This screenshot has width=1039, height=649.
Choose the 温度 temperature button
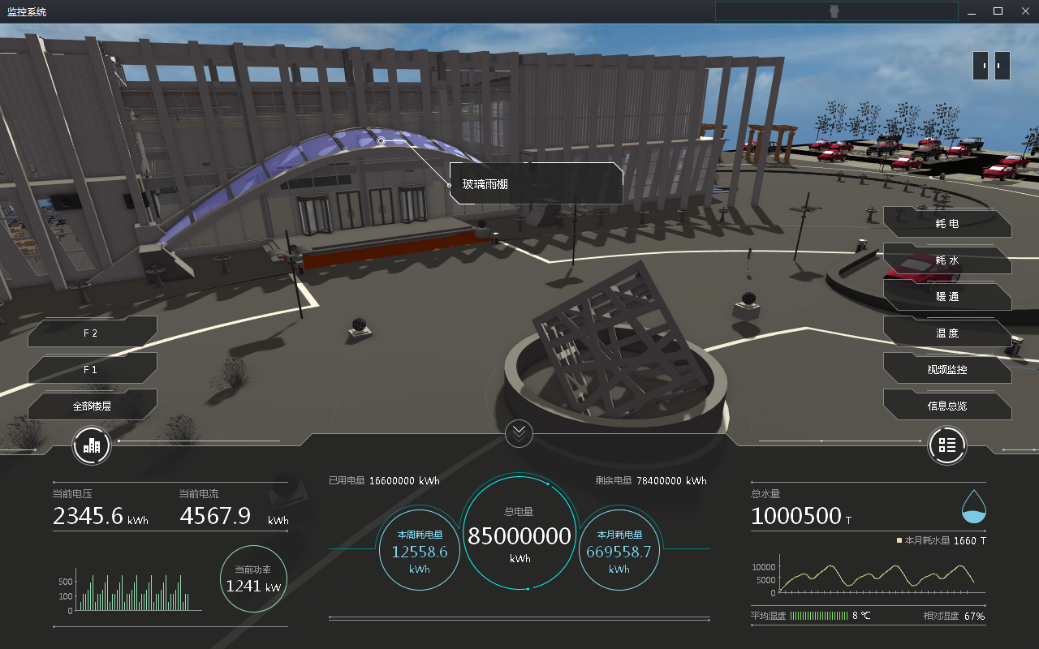coord(946,332)
